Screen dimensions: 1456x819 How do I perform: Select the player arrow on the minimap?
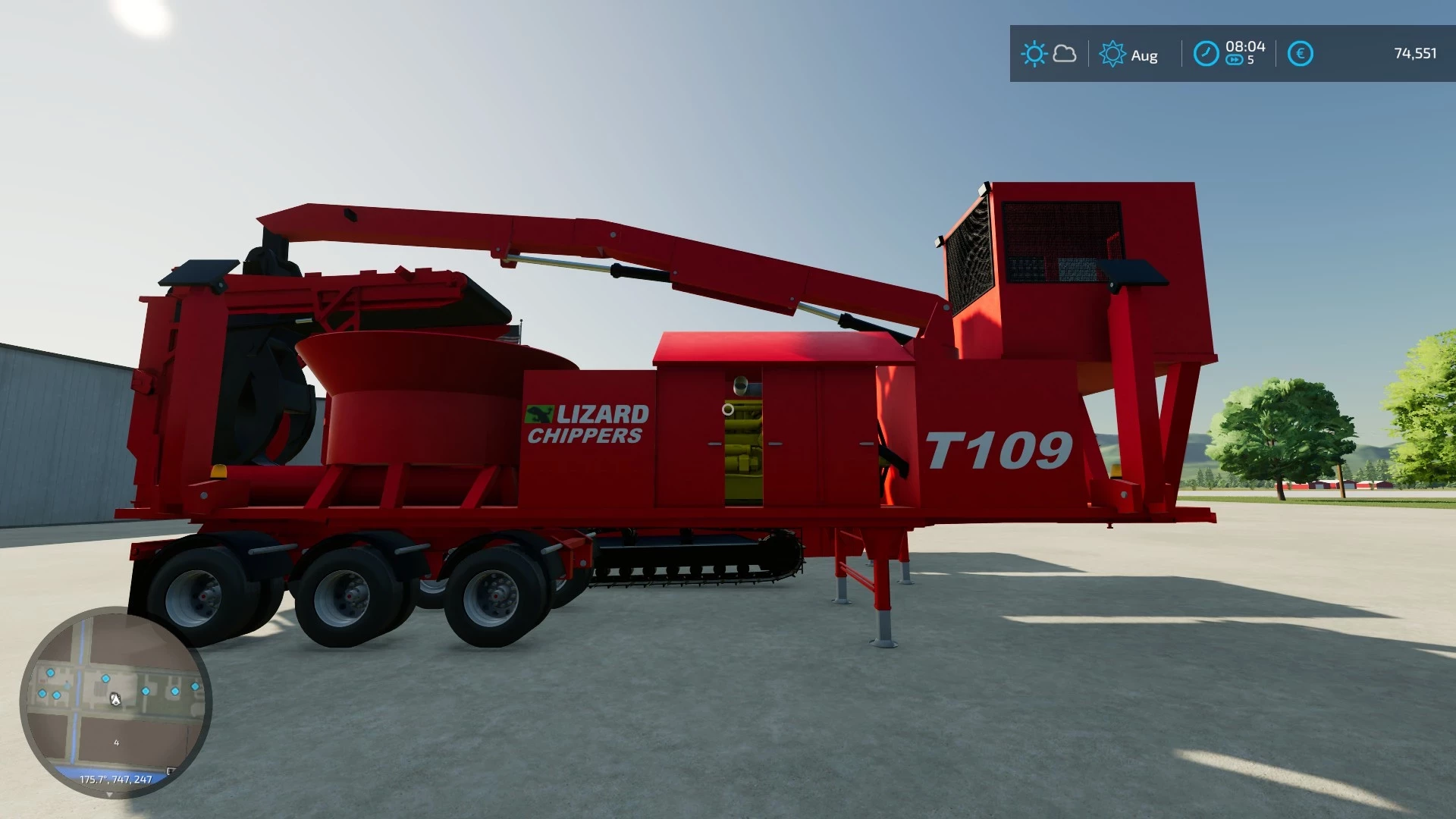[115, 699]
